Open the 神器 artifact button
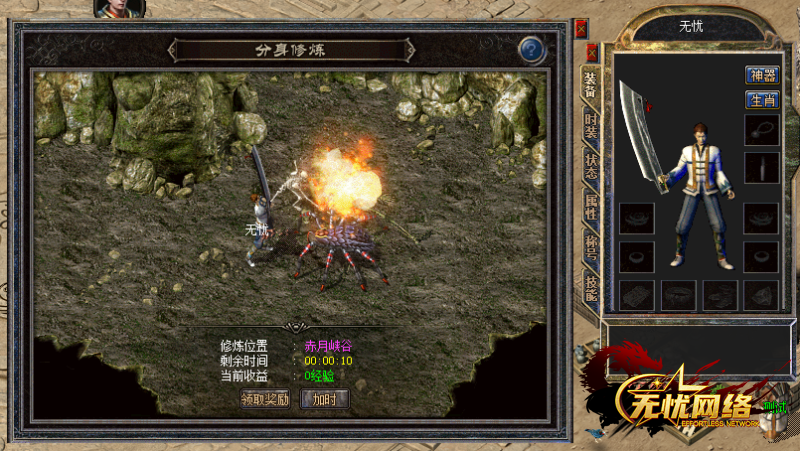The height and width of the screenshot is (451, 800). (762, 75)
